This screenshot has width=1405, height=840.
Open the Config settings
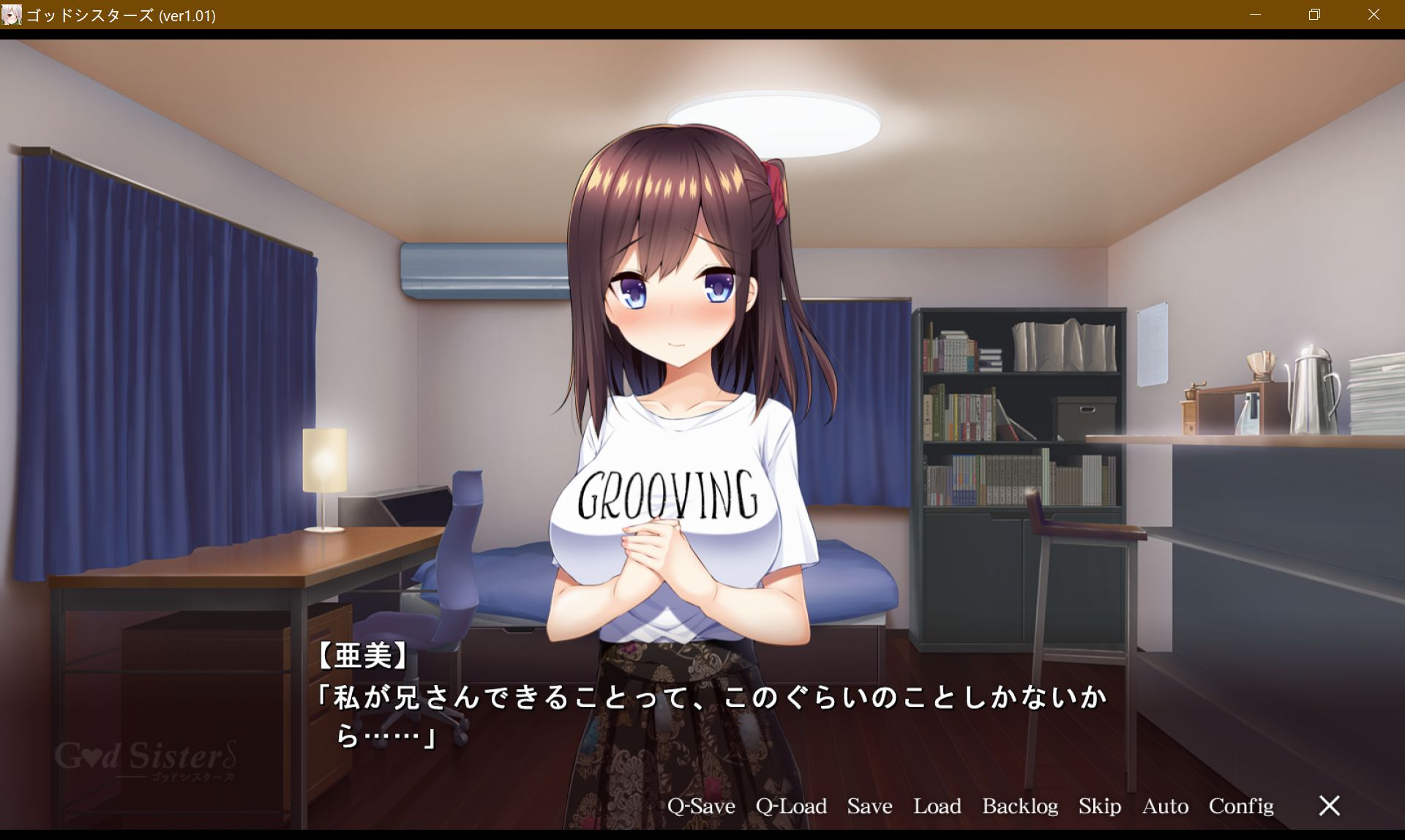tap(1241, 806)
